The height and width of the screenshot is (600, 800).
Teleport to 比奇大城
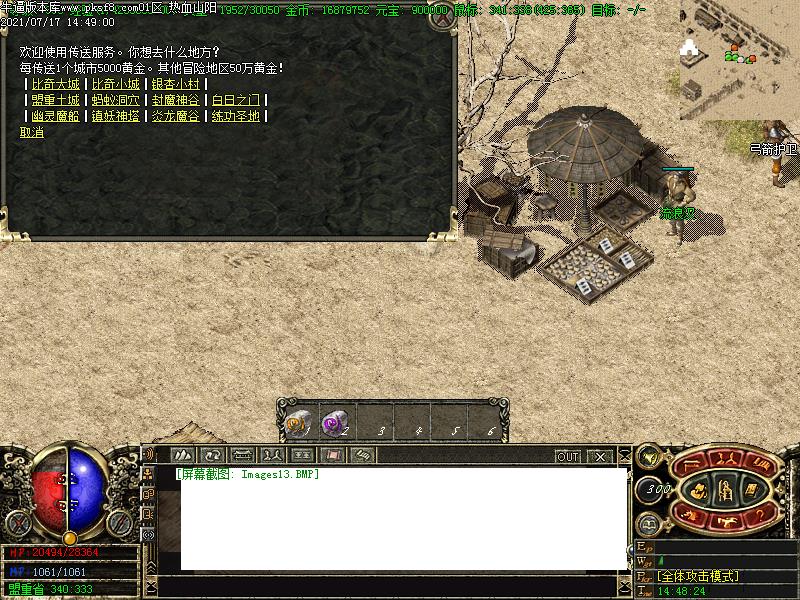(55, 84)
